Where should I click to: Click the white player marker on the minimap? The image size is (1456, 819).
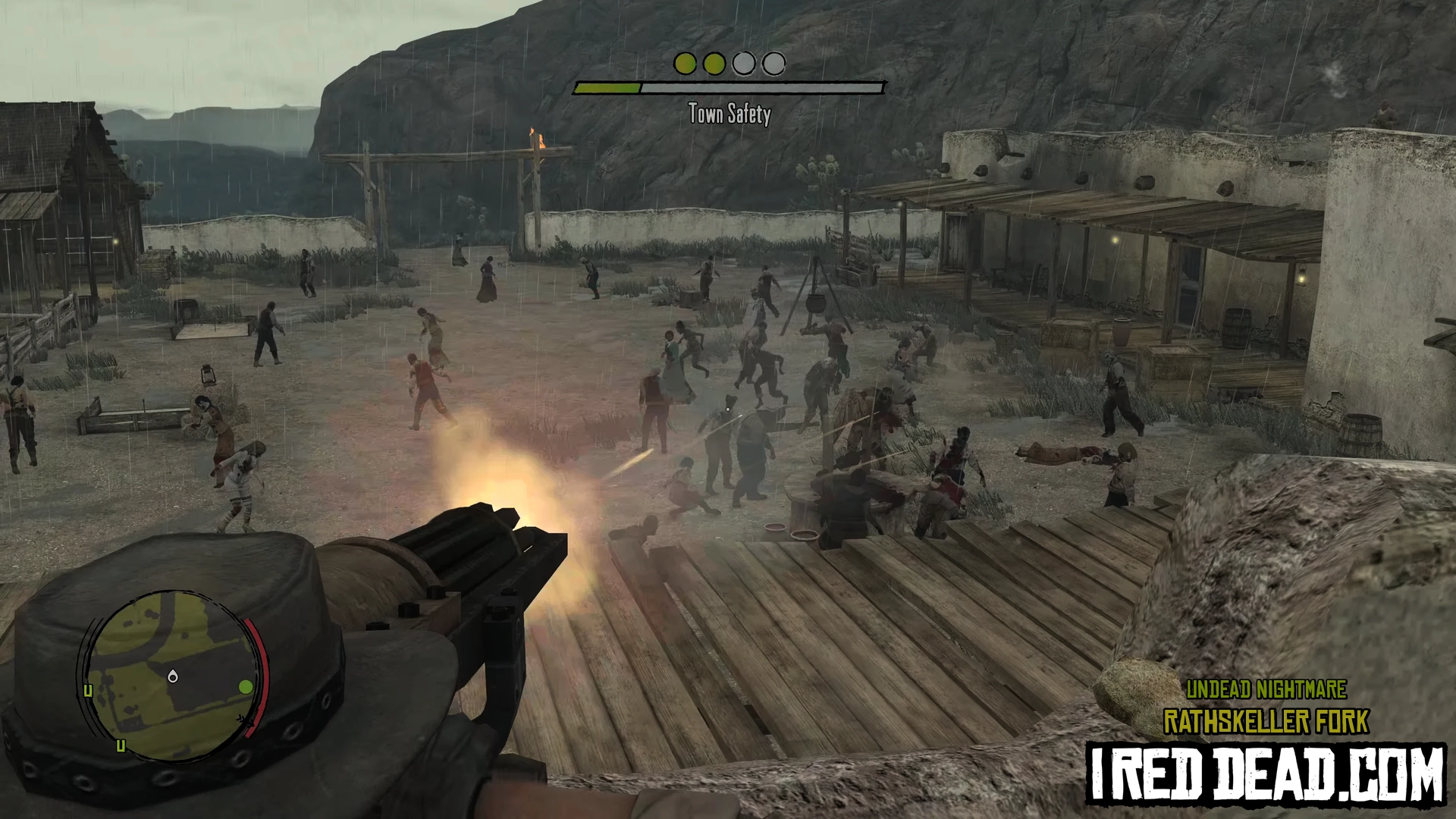[x=173, y=676]
